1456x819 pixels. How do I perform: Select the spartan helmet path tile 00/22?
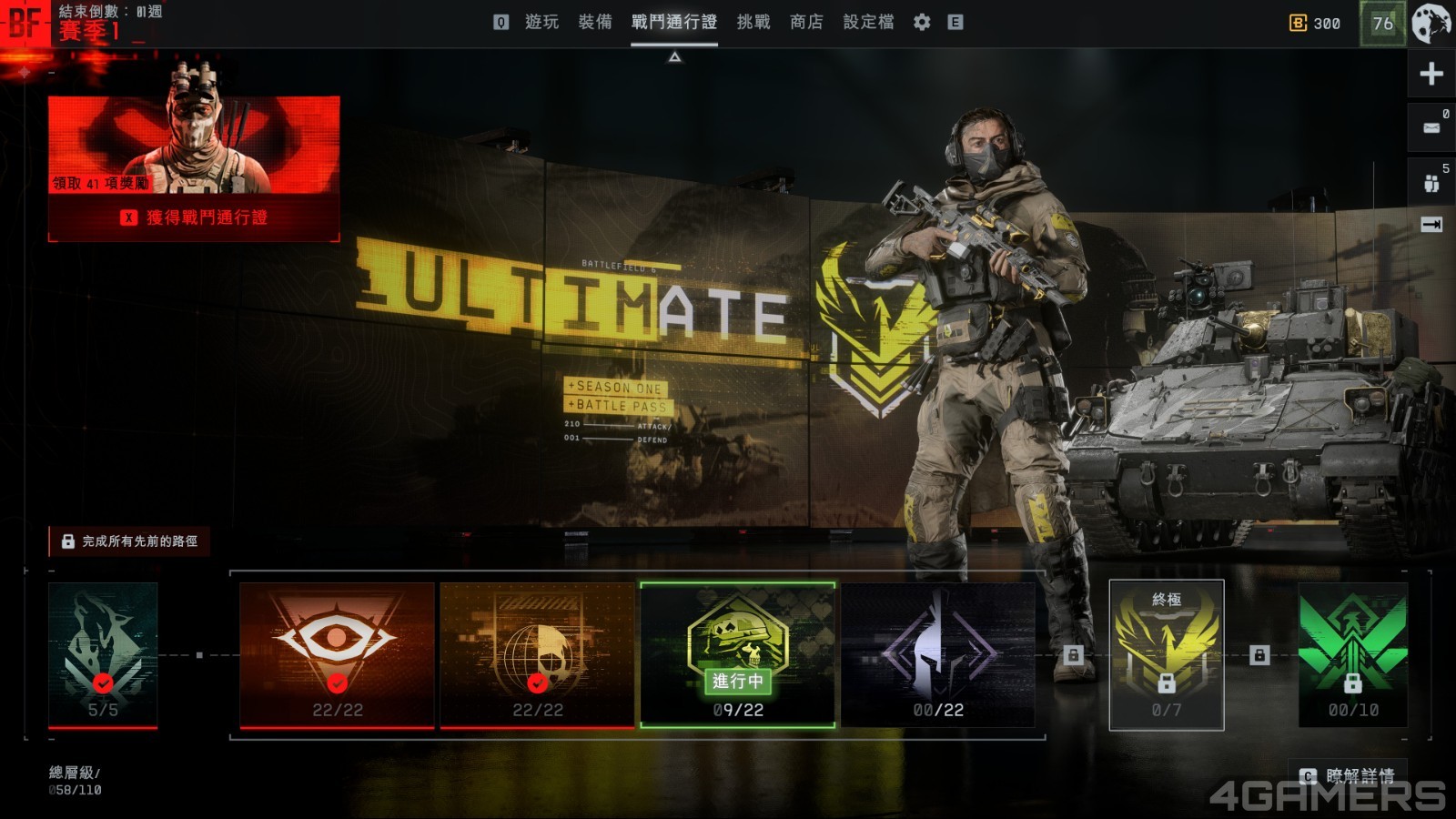tap(937, 655)
